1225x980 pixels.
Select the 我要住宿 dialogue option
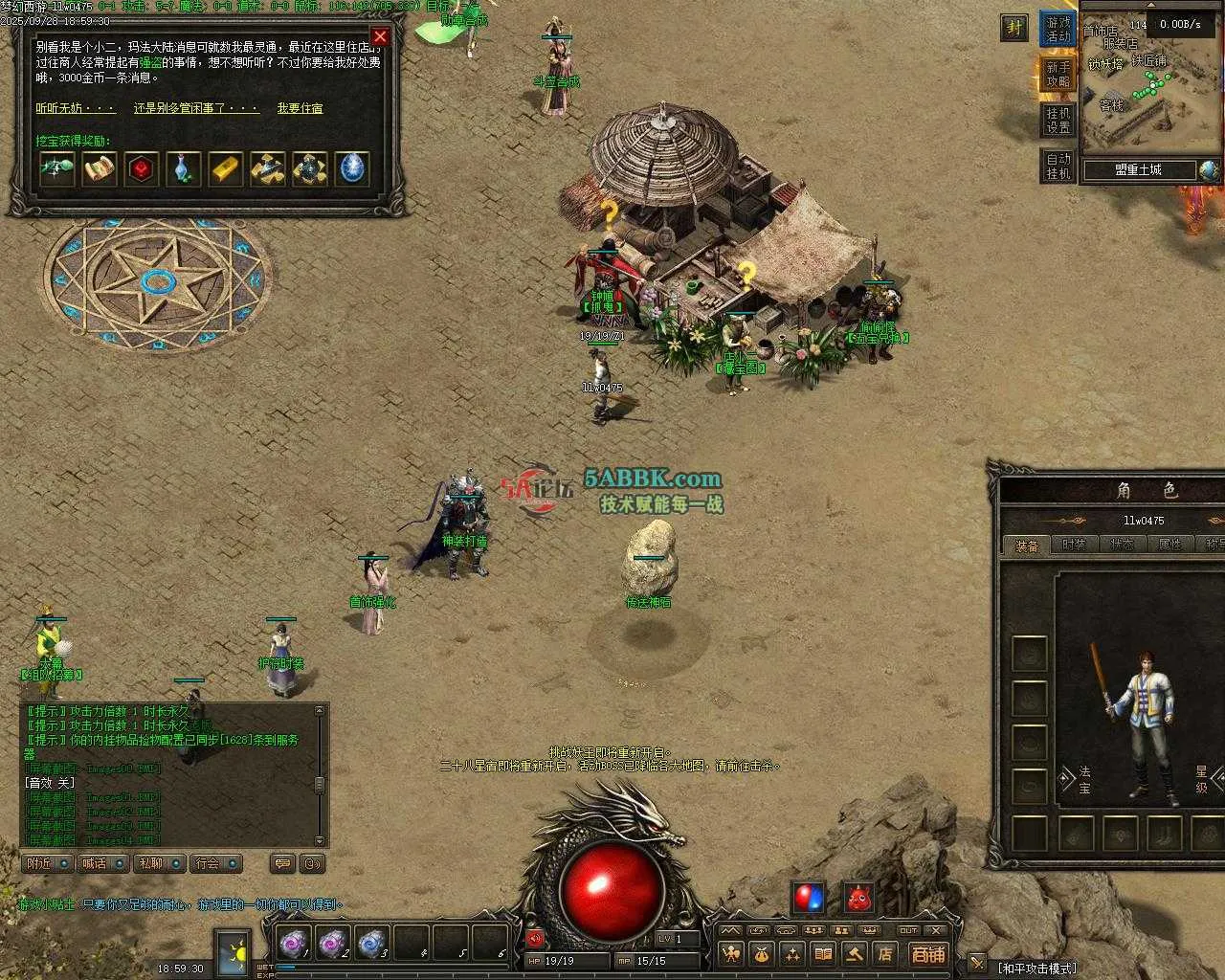coord(300,108)
